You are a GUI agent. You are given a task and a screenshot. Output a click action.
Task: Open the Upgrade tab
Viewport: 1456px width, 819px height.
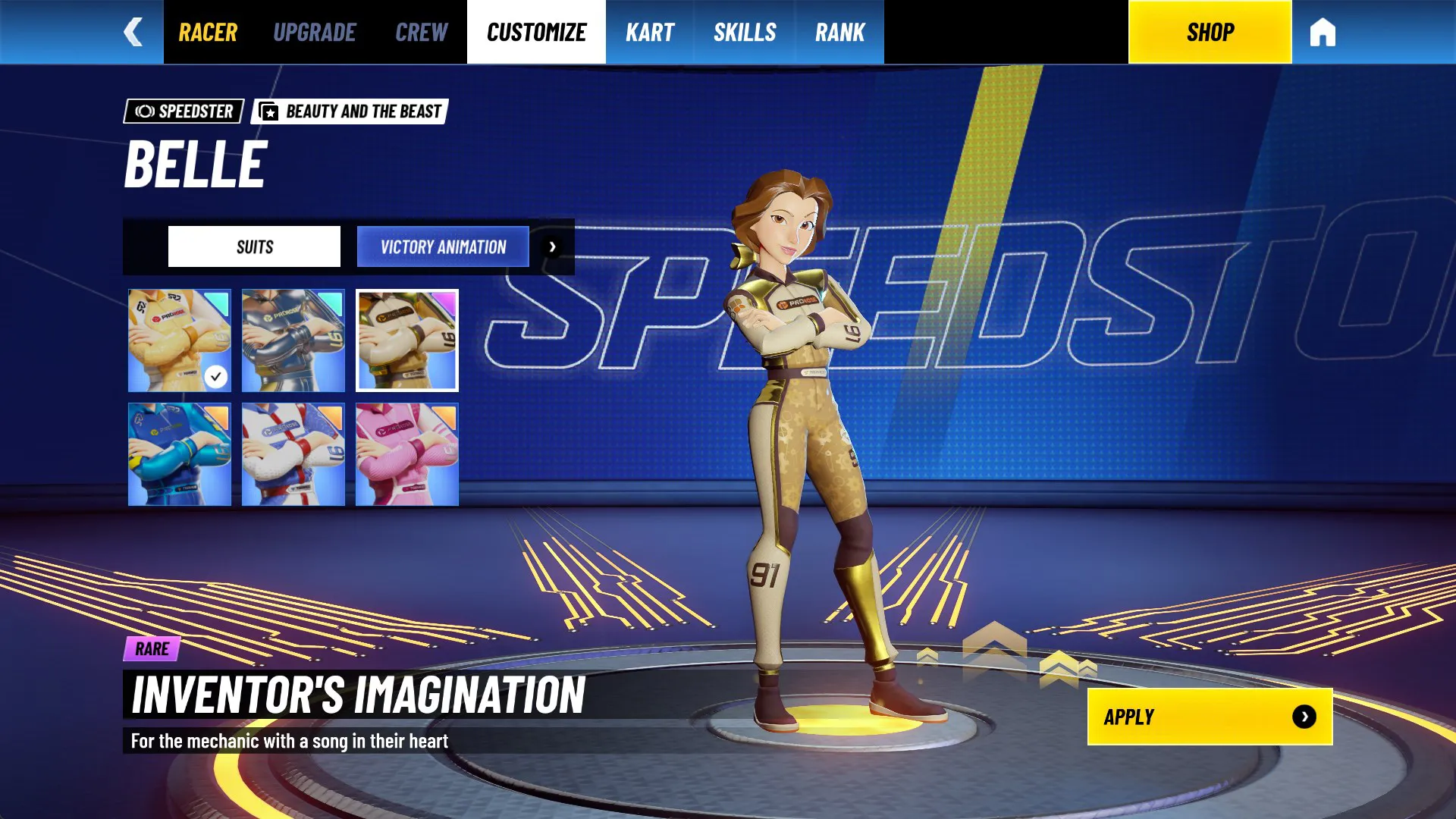(x=315, y=31)
